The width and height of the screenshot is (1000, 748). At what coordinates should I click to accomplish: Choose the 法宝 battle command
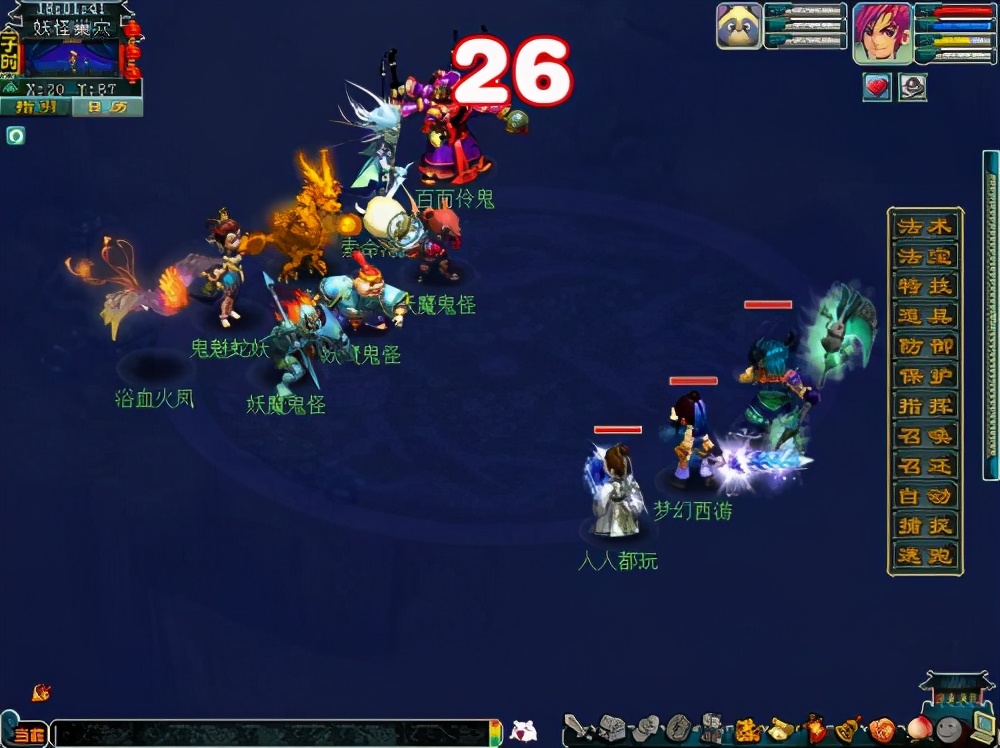coord(925,257)
